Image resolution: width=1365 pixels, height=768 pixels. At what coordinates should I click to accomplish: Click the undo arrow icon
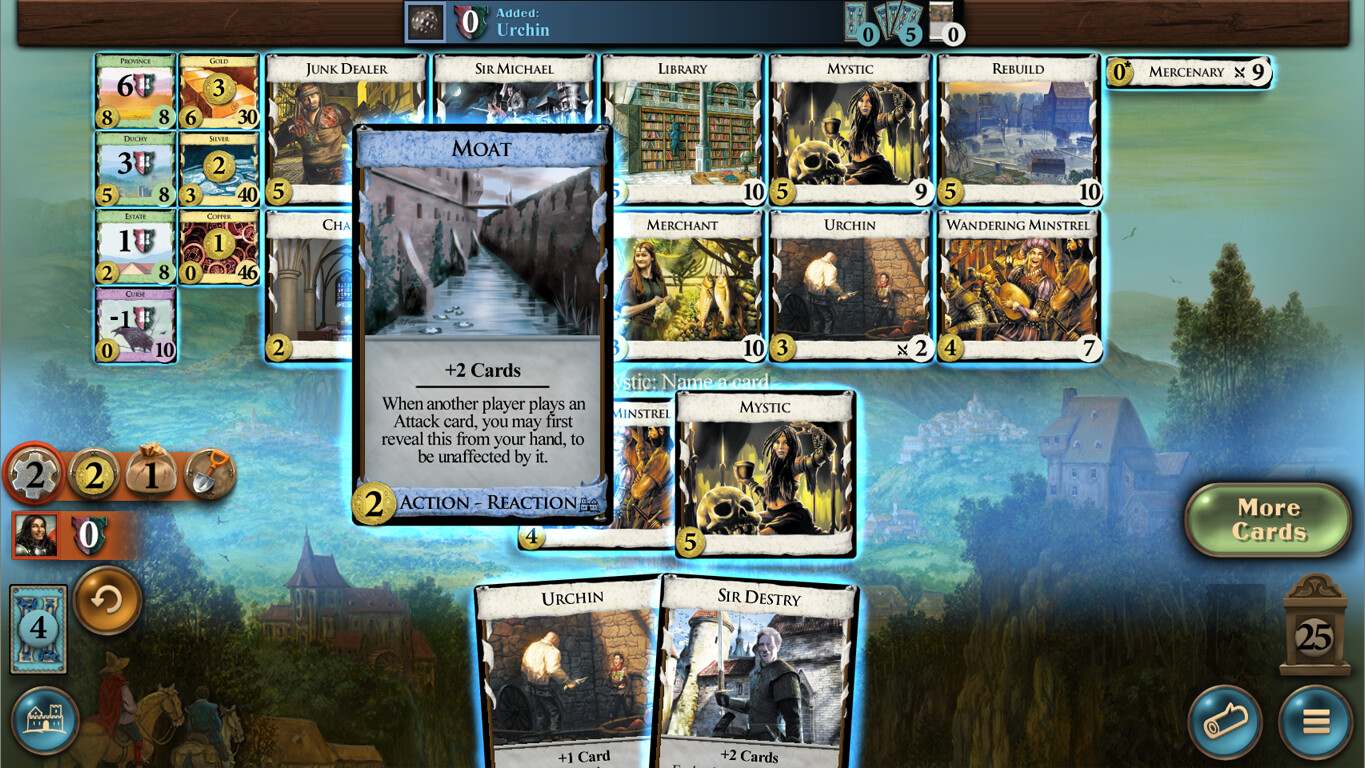(105, 601)
